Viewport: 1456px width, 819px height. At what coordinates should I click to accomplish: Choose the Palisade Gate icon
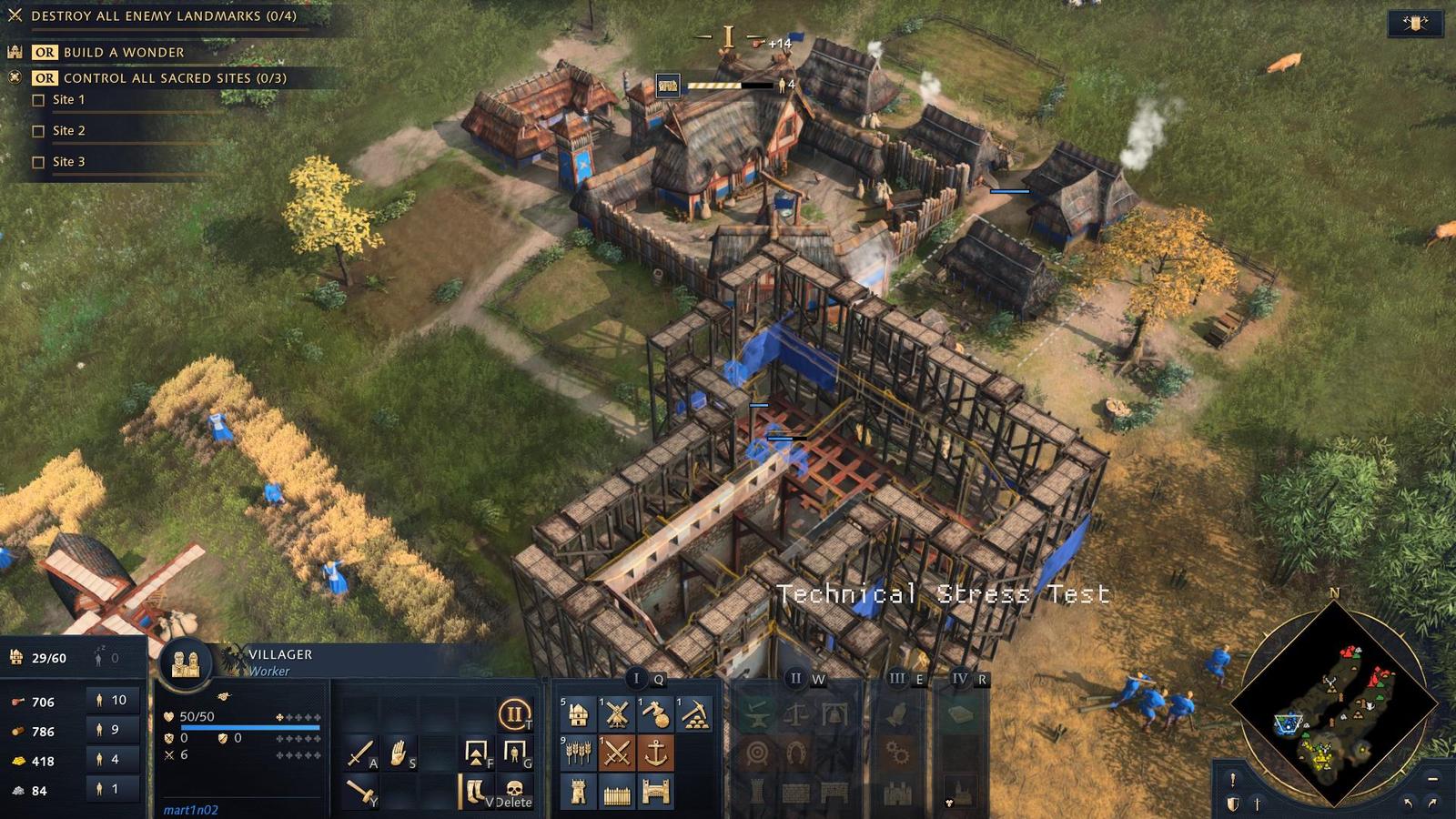click(x=655, y=792)
